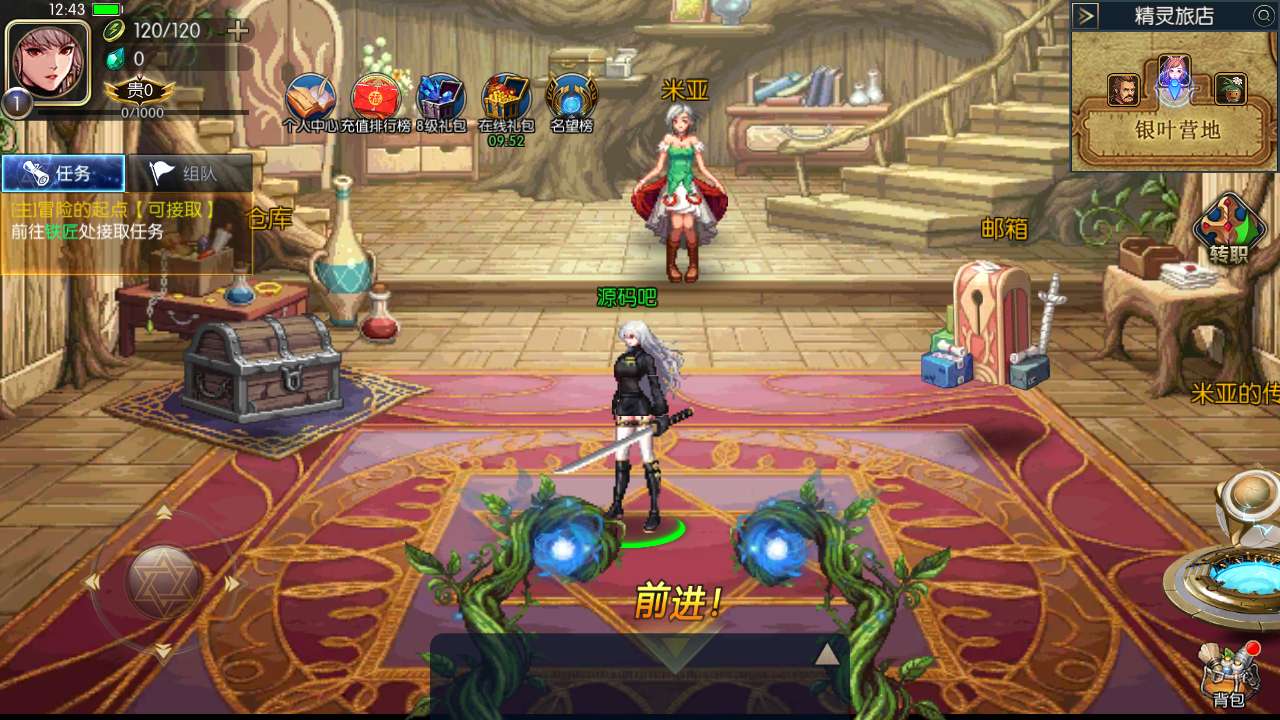1280x720 pixels.
Task: Click the minimap magnifier search button
Action: pyautogui.click(x=1264, y=16)
